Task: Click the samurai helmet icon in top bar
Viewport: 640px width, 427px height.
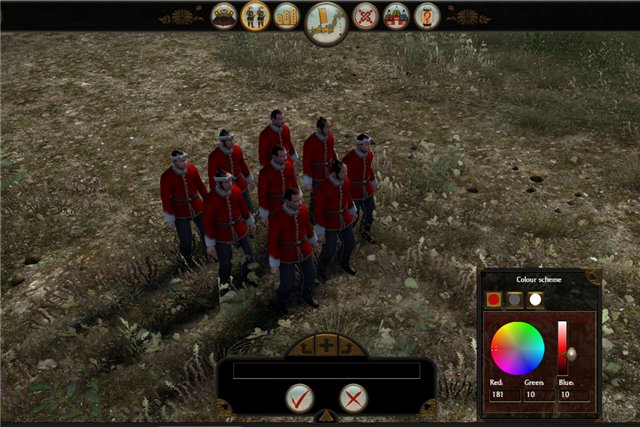Action: click(x=225, y=16)
